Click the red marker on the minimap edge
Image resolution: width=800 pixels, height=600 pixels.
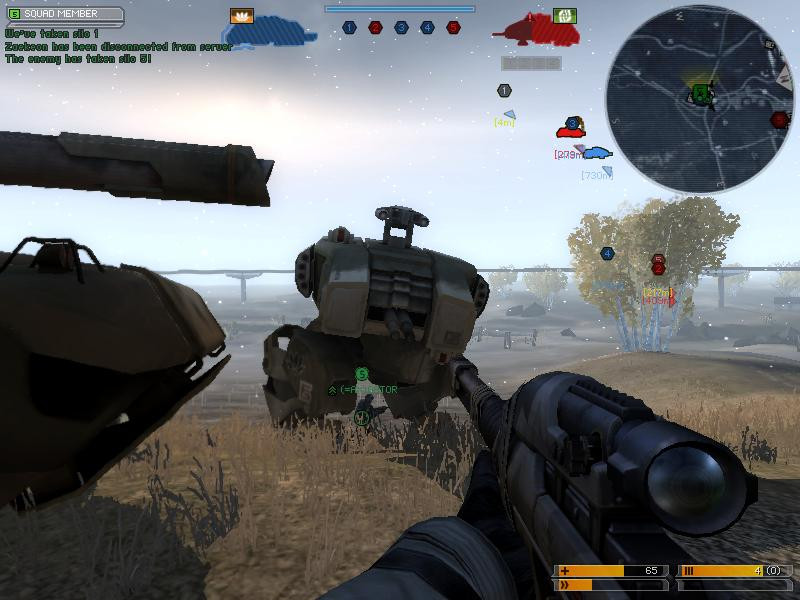point(780,120)
